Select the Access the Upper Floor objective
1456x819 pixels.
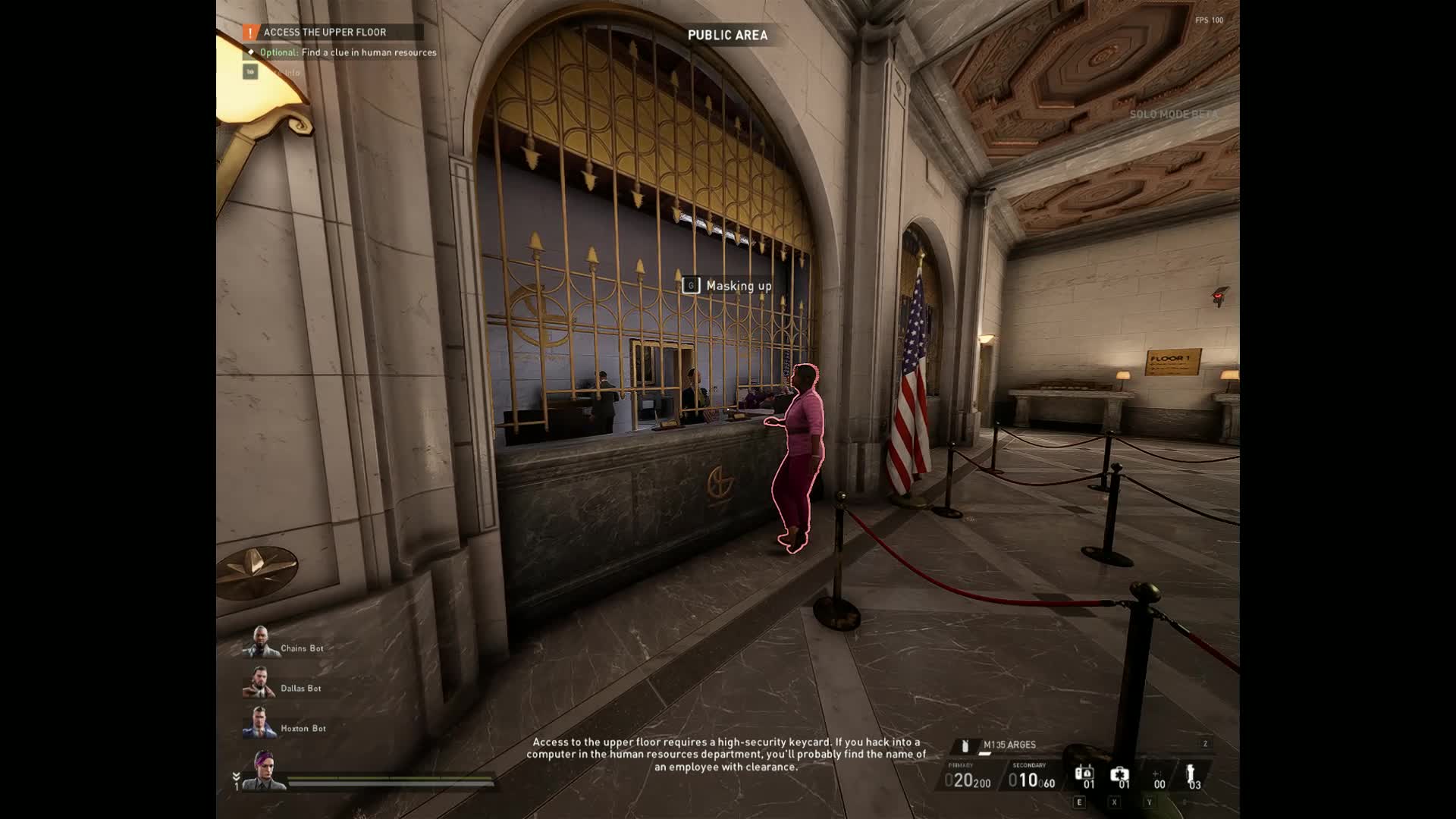pyautogui.click(x=325, y=33)
